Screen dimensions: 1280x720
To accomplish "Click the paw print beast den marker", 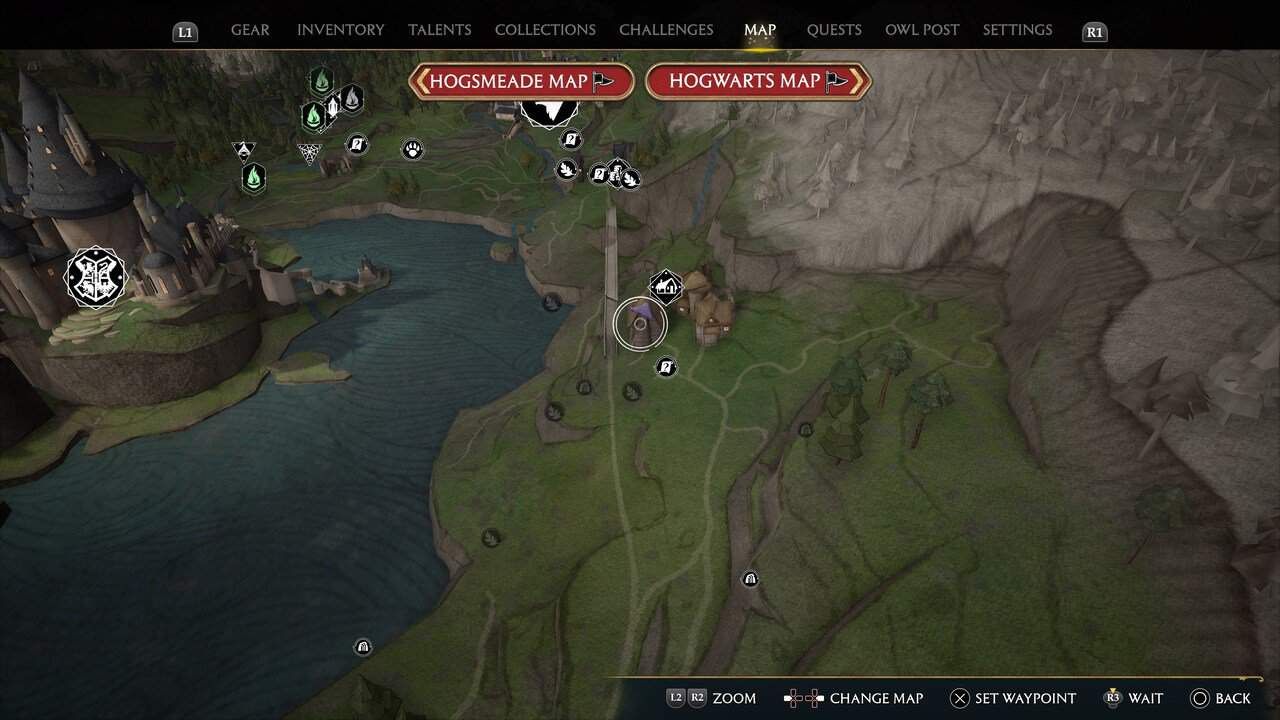I will click(x=412, y=150).
